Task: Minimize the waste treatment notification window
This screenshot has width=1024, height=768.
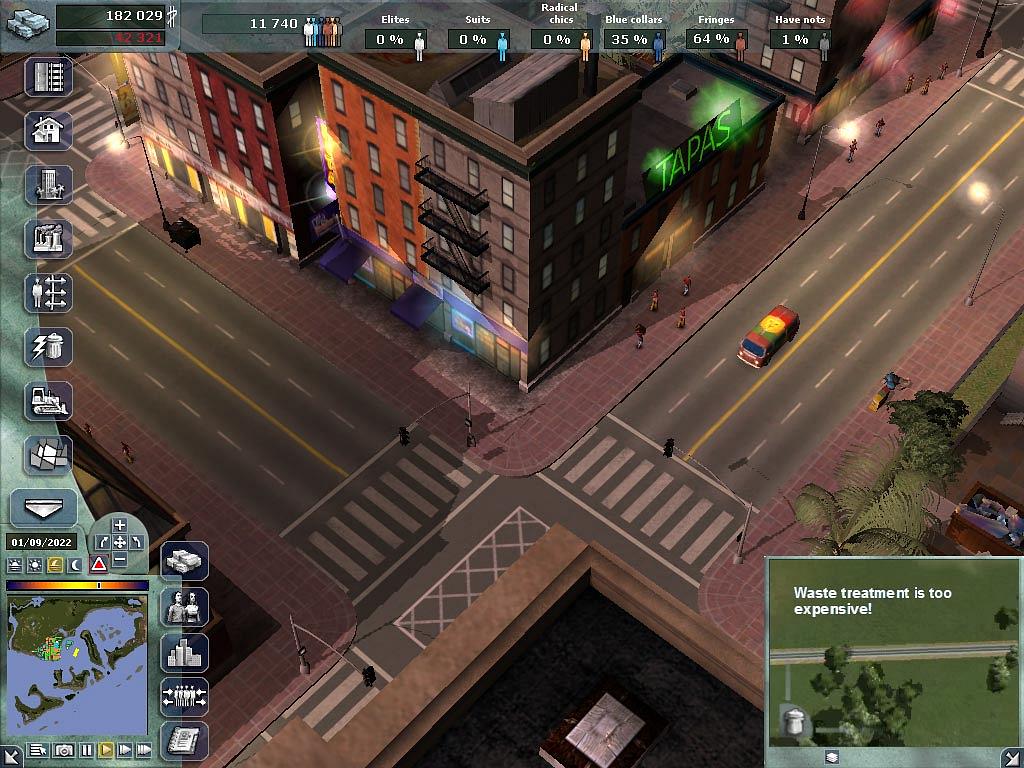Action: pos(832,757)
